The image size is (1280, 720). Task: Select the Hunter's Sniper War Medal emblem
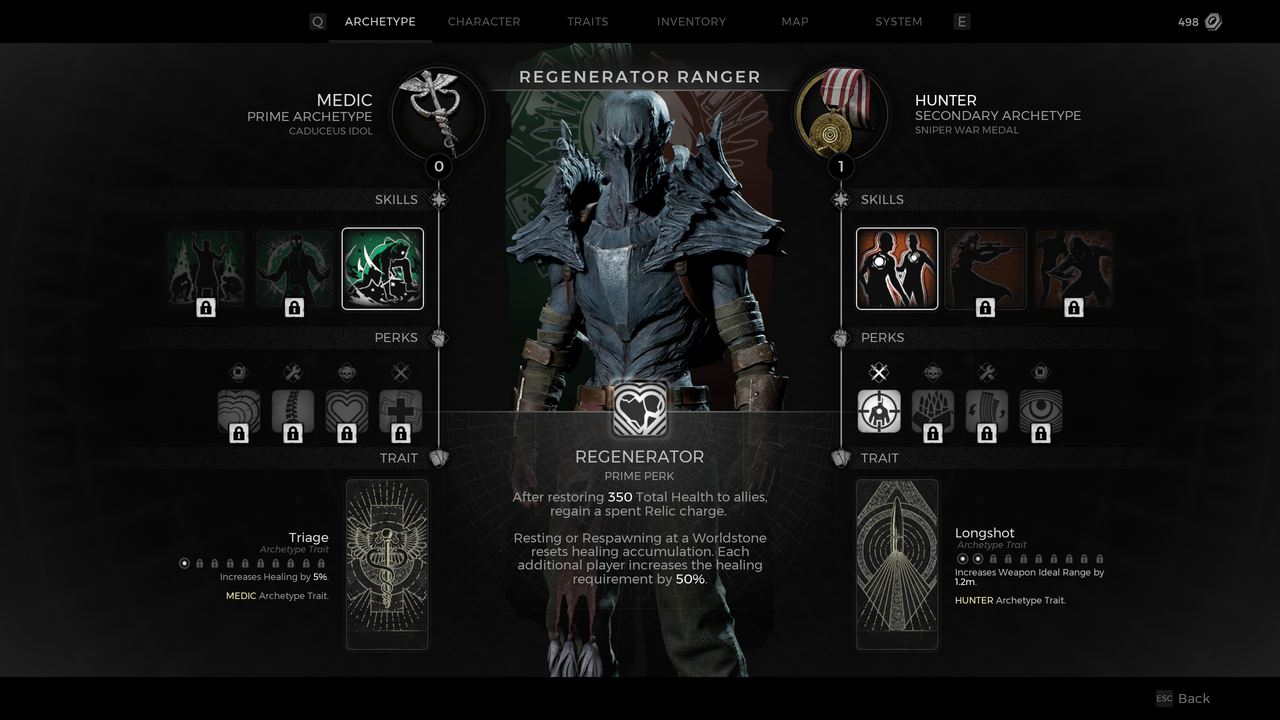tap(841, 113)
